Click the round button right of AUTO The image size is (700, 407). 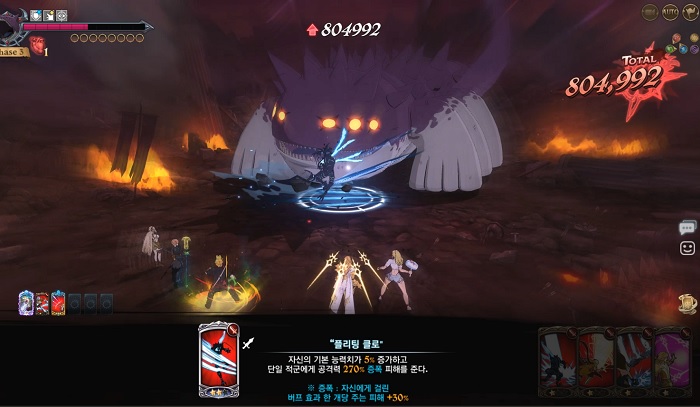[689, 12]
